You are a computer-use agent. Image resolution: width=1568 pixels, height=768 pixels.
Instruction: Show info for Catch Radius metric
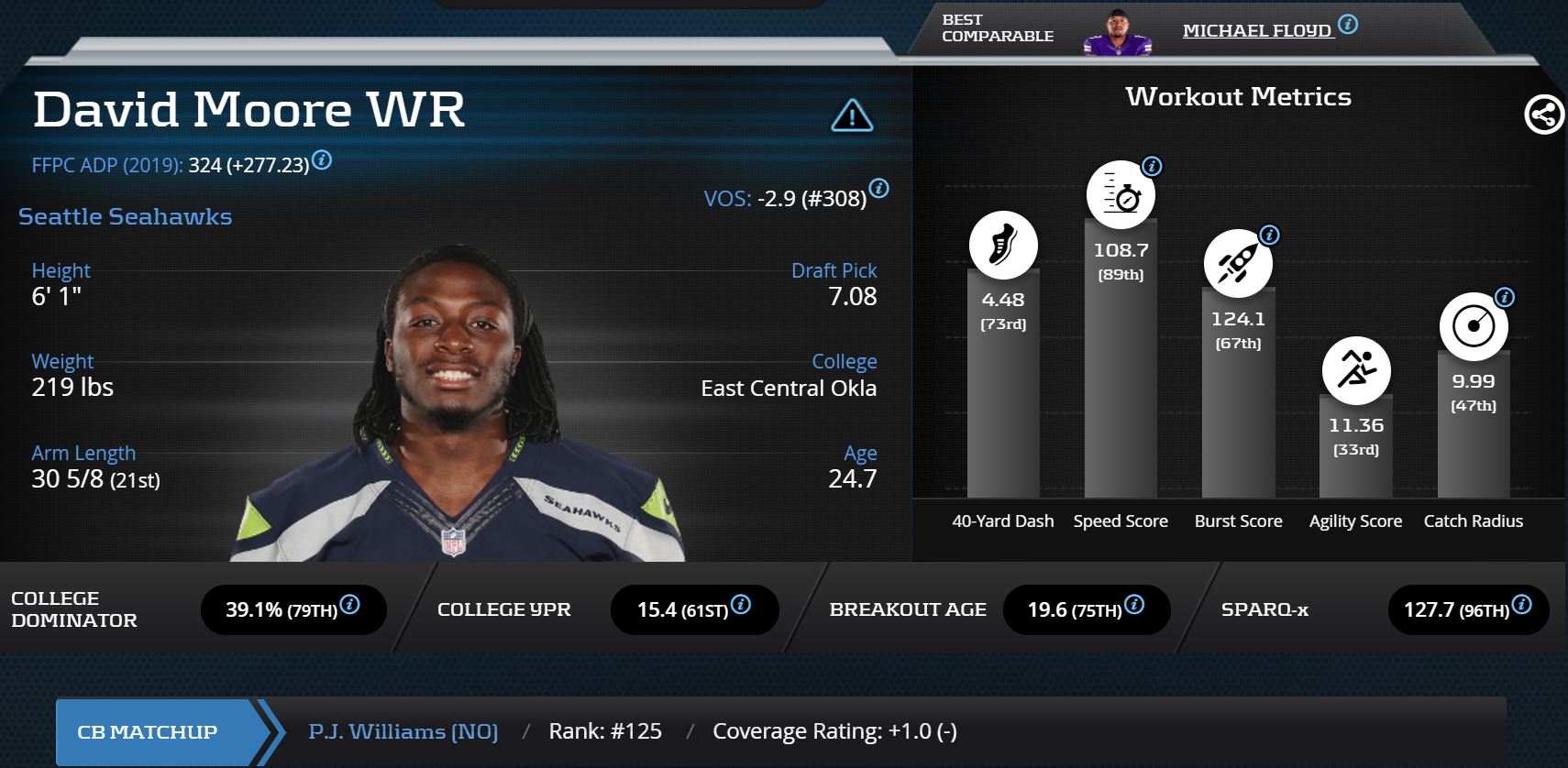click(x=1505, y=298)
